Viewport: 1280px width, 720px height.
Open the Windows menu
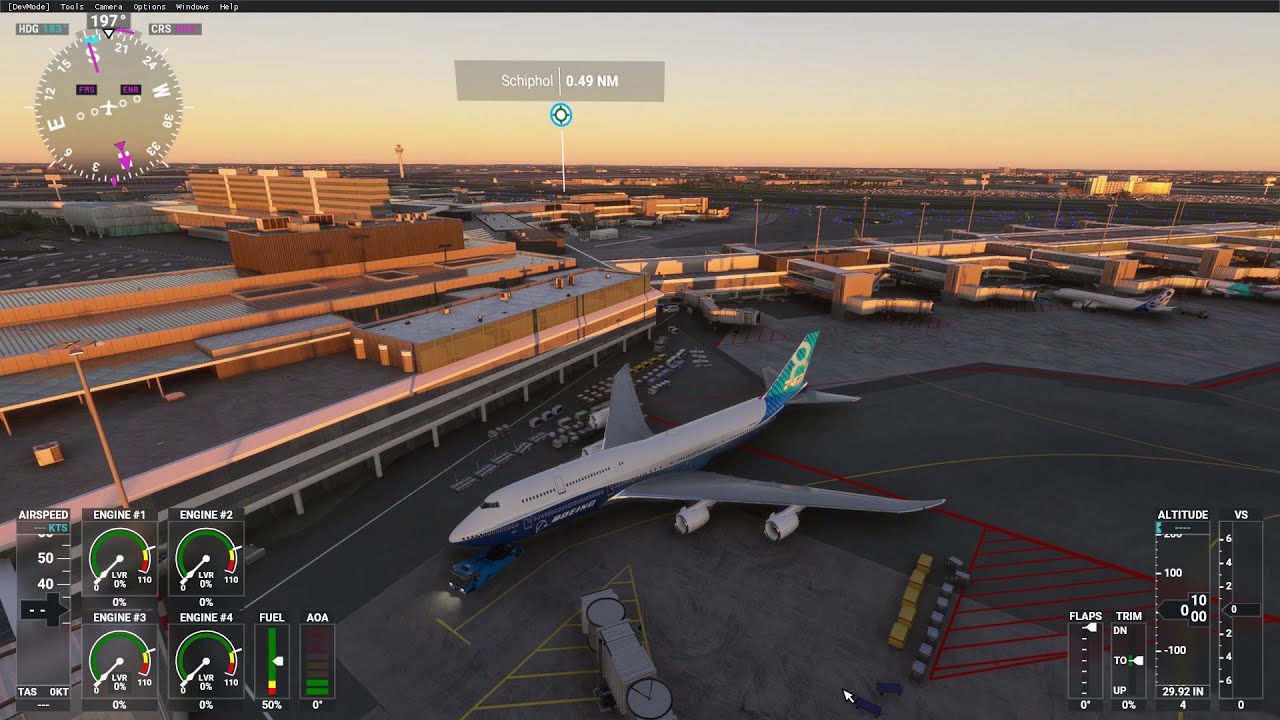[x=192, y=6]
